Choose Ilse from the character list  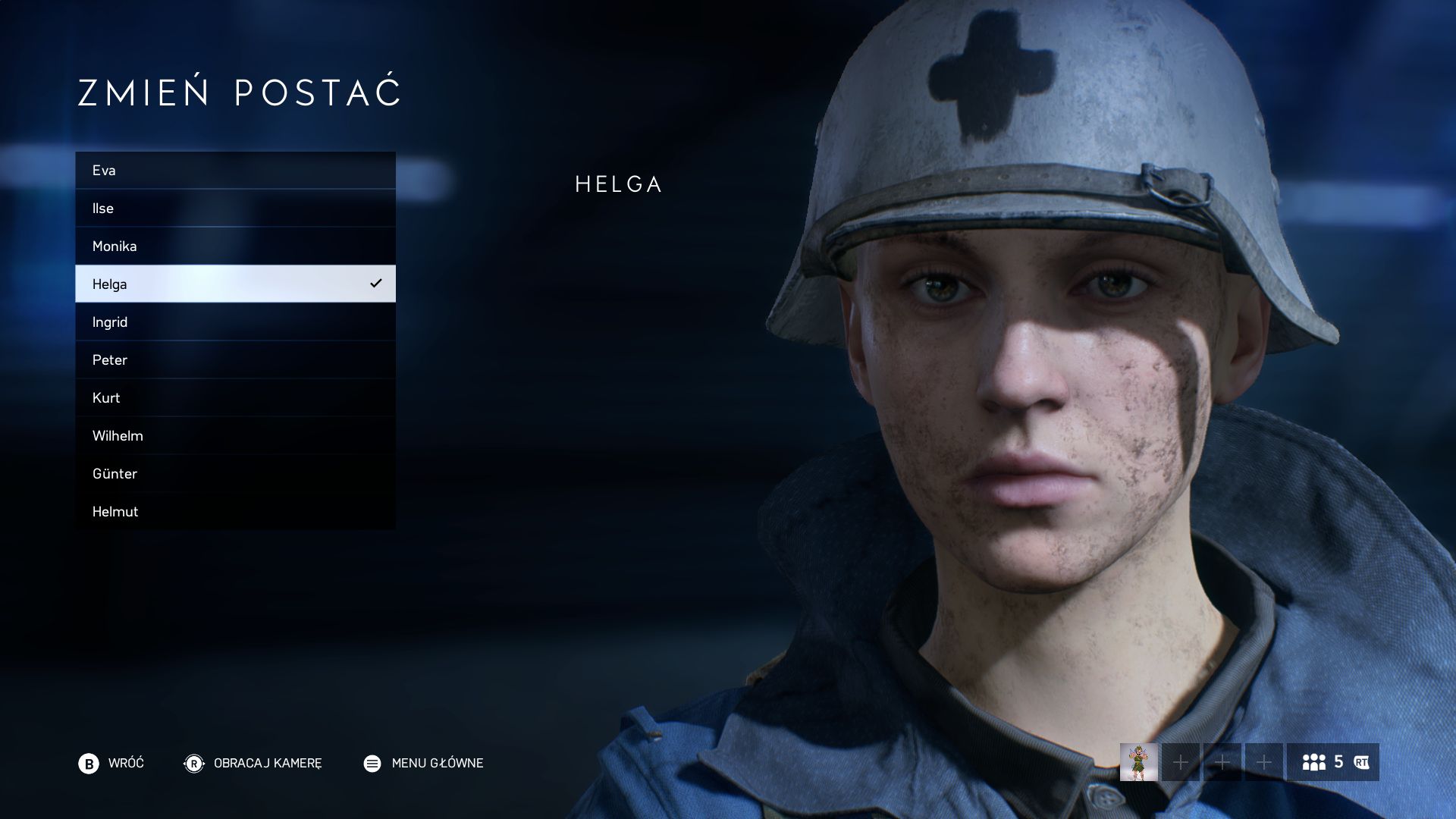(235, 209)
